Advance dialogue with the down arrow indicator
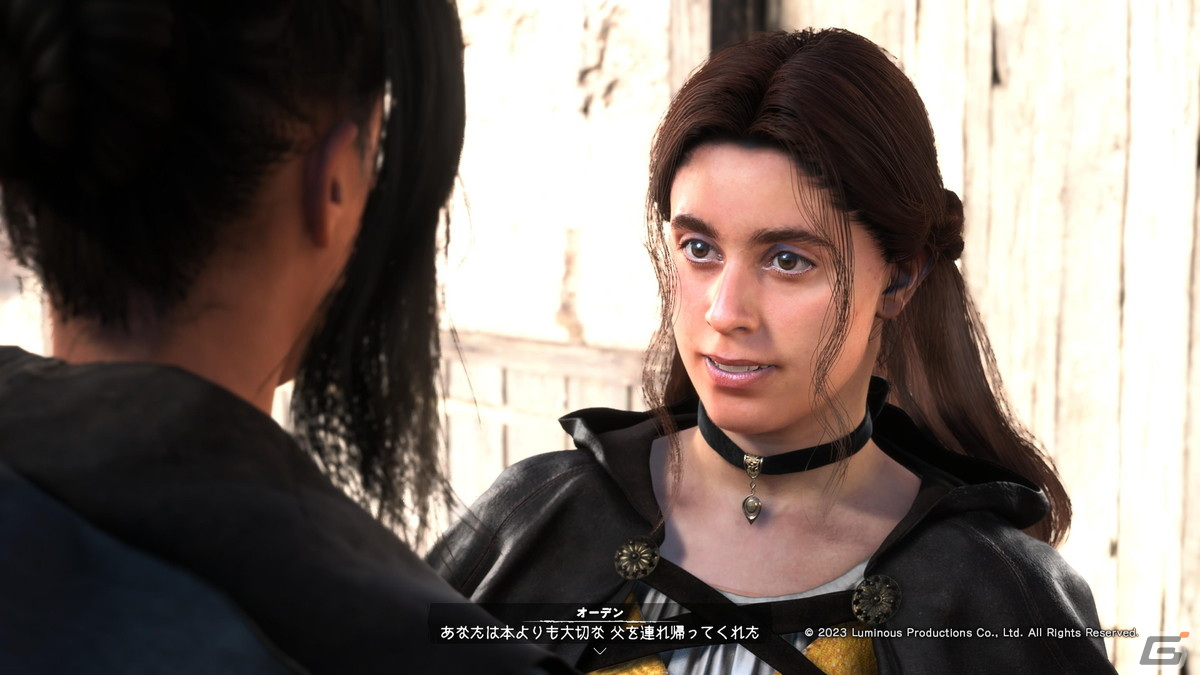1200x675 pixels. pos(600,650)
